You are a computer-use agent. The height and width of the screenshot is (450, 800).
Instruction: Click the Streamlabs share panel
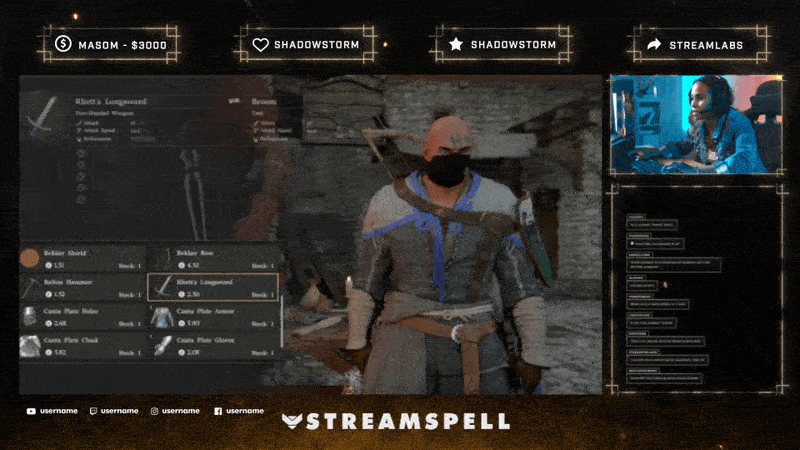(698, 44)
